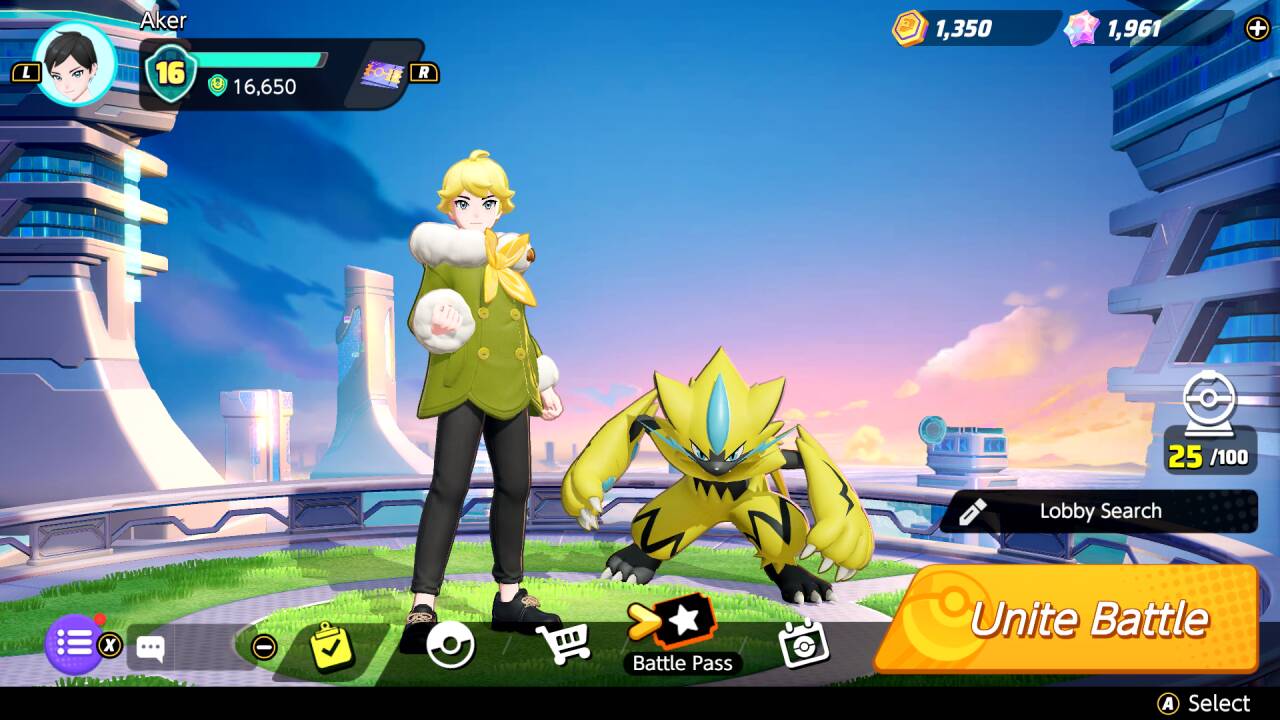The width and height of the screenshot is (1280, 720).
Task: Add more gems with plus button
Action: (x=1257, y=28)
